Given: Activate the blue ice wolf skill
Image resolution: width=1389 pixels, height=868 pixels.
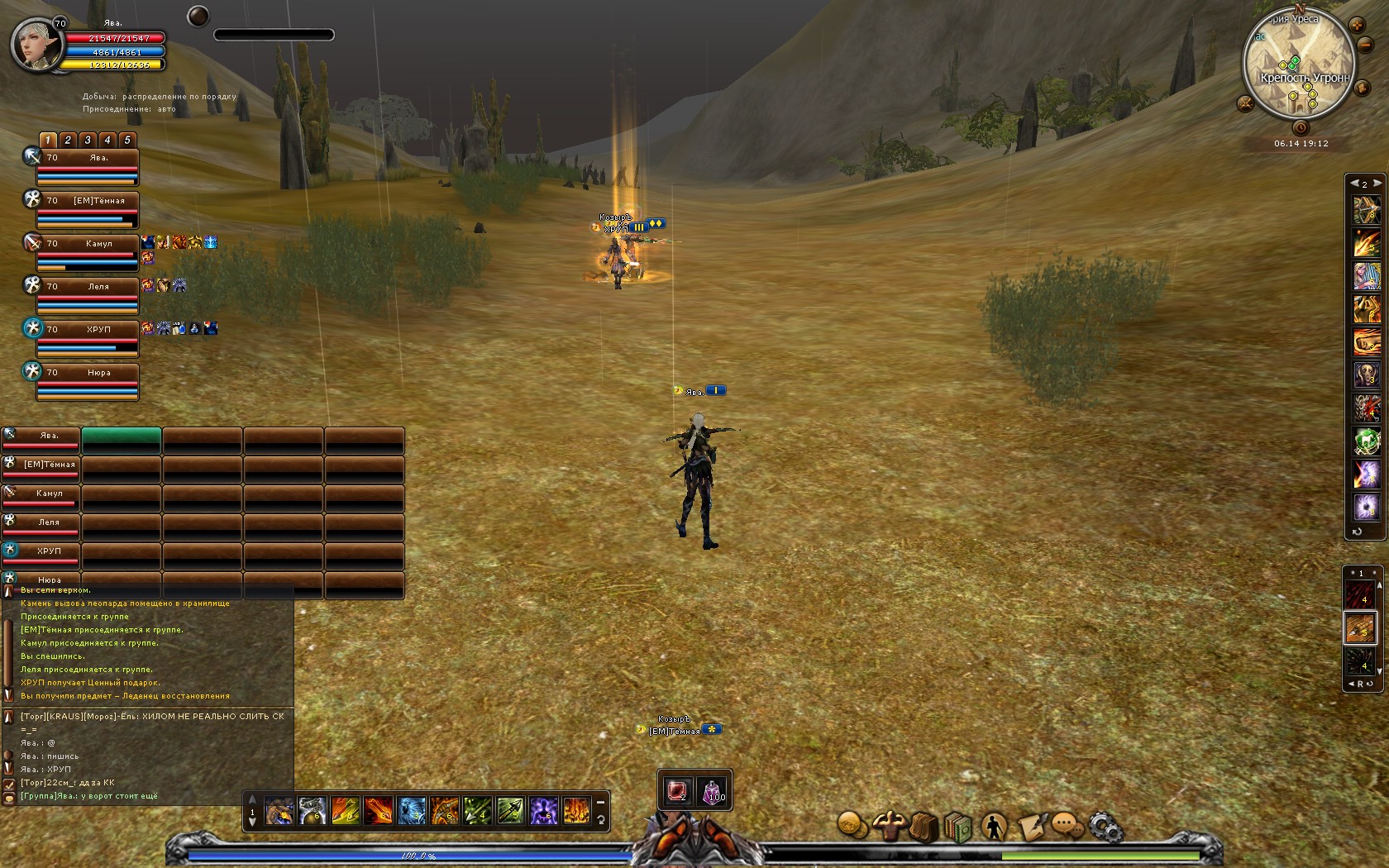Looking at the screenshot, I should pyautogui.click(x=411, y=811).
